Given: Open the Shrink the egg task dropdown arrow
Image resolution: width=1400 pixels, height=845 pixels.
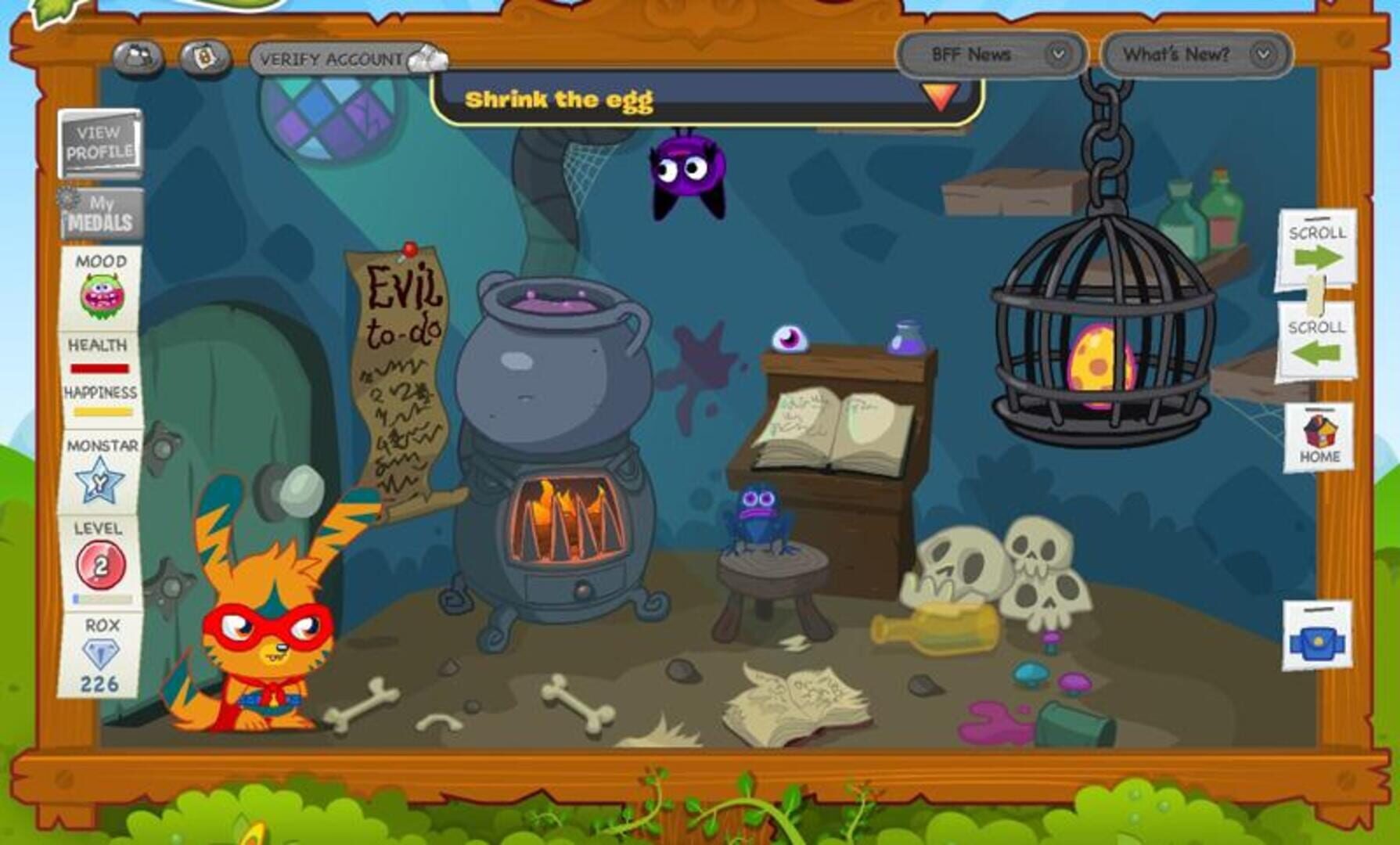Looking at the screenshot, I should pyautogui.click(x=938, y=99).
